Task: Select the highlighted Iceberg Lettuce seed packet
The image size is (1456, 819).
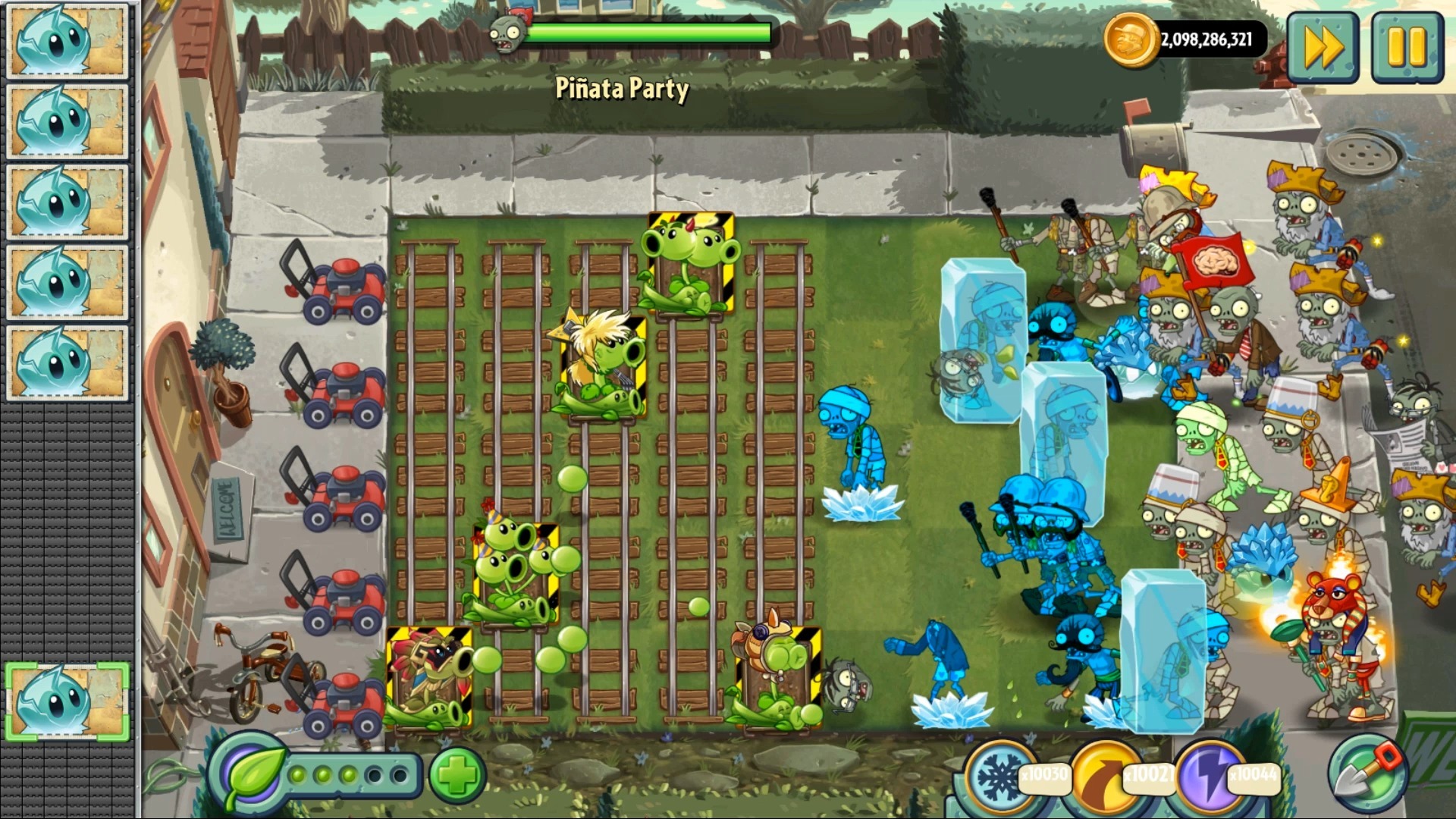Action: (68, 701)
